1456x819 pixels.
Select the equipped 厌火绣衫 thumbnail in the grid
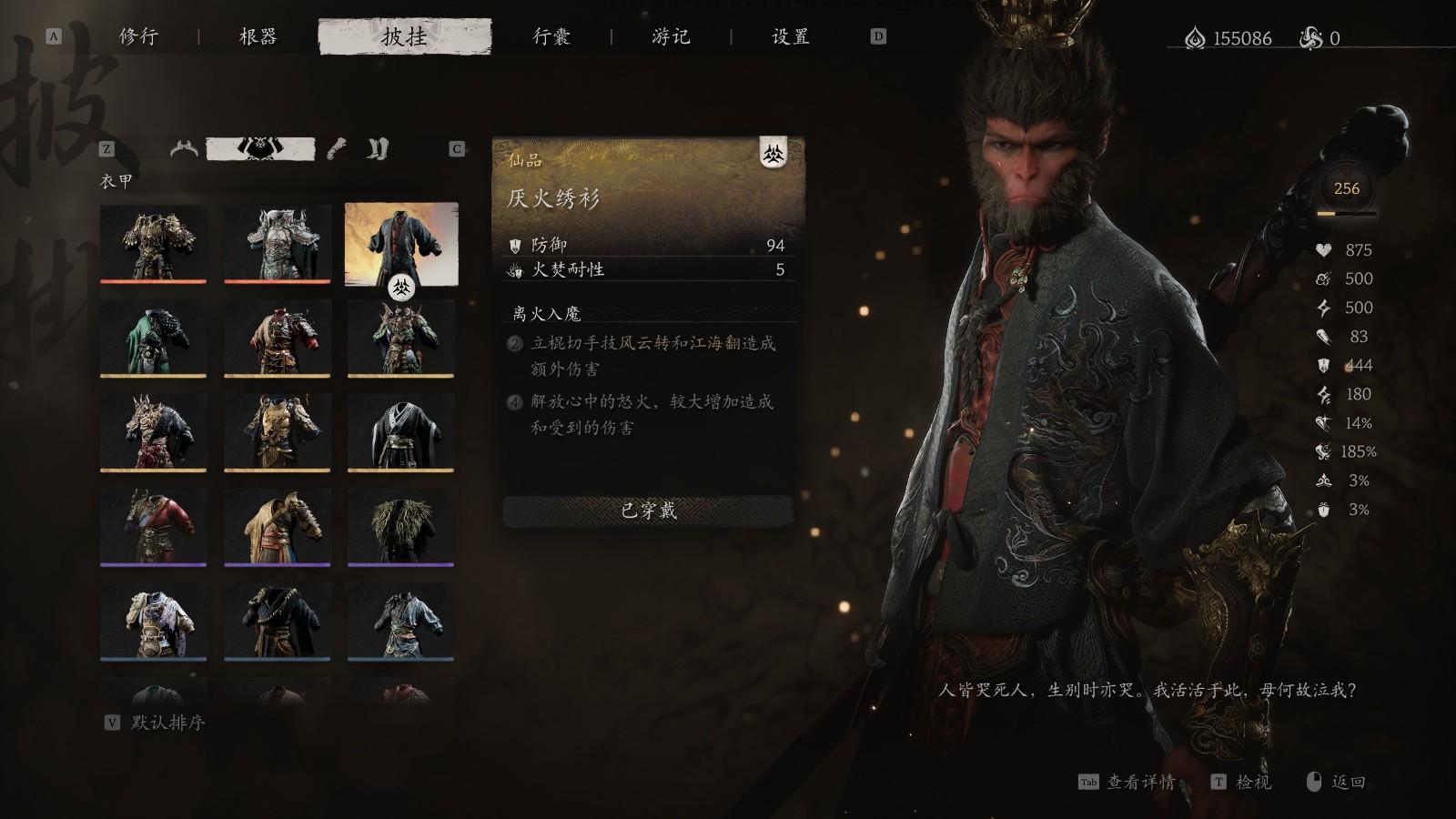[x=402, y=241]
